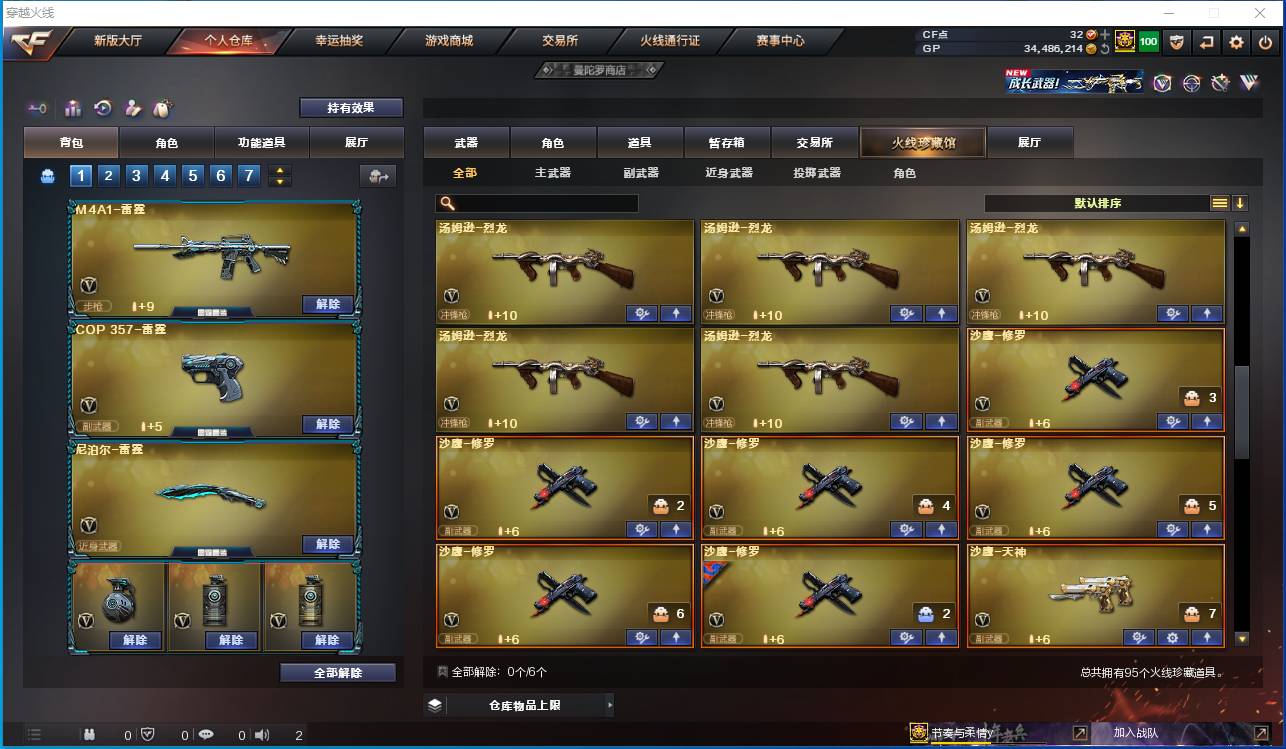This screenshot has width=1286, height=749.
Task: Click the up arrow of the backpack stepper
Action: pyautogui.click(x=280, y=169)
